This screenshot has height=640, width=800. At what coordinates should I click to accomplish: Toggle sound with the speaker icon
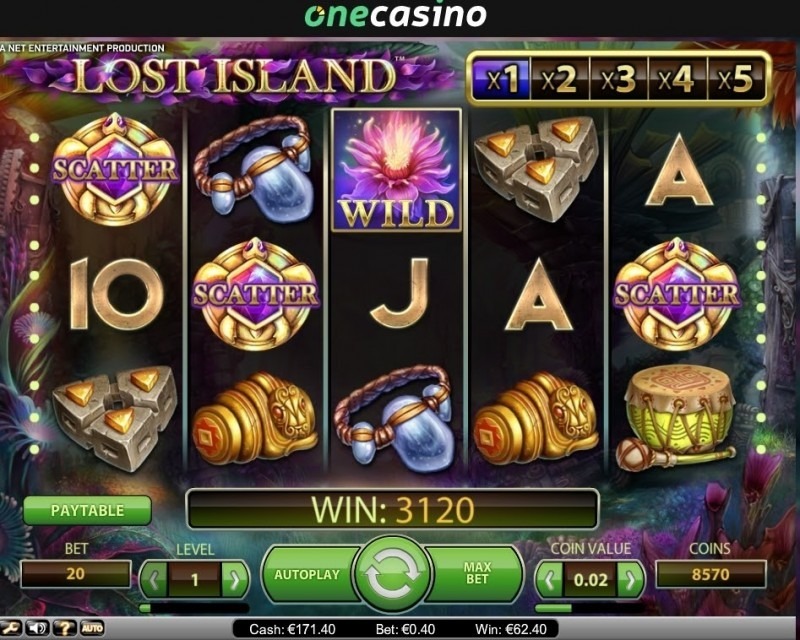click(39, 629)
